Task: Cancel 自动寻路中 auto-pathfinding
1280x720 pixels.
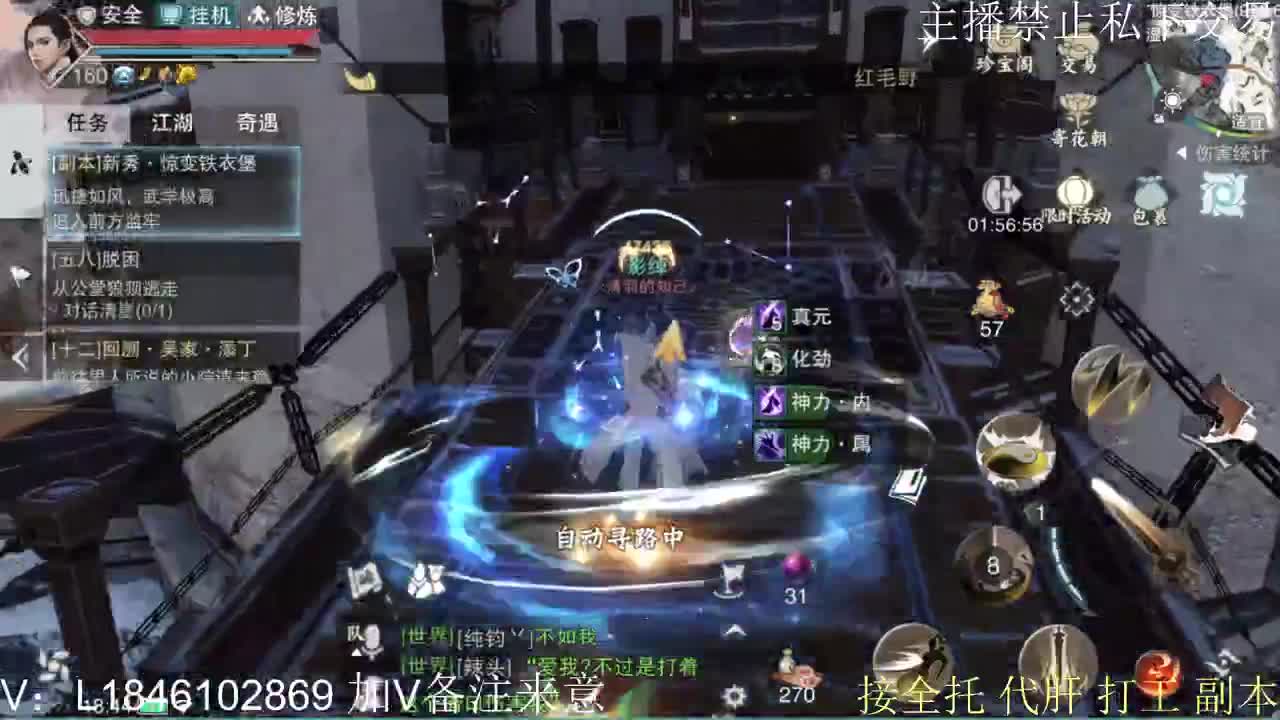Action: 621,535
